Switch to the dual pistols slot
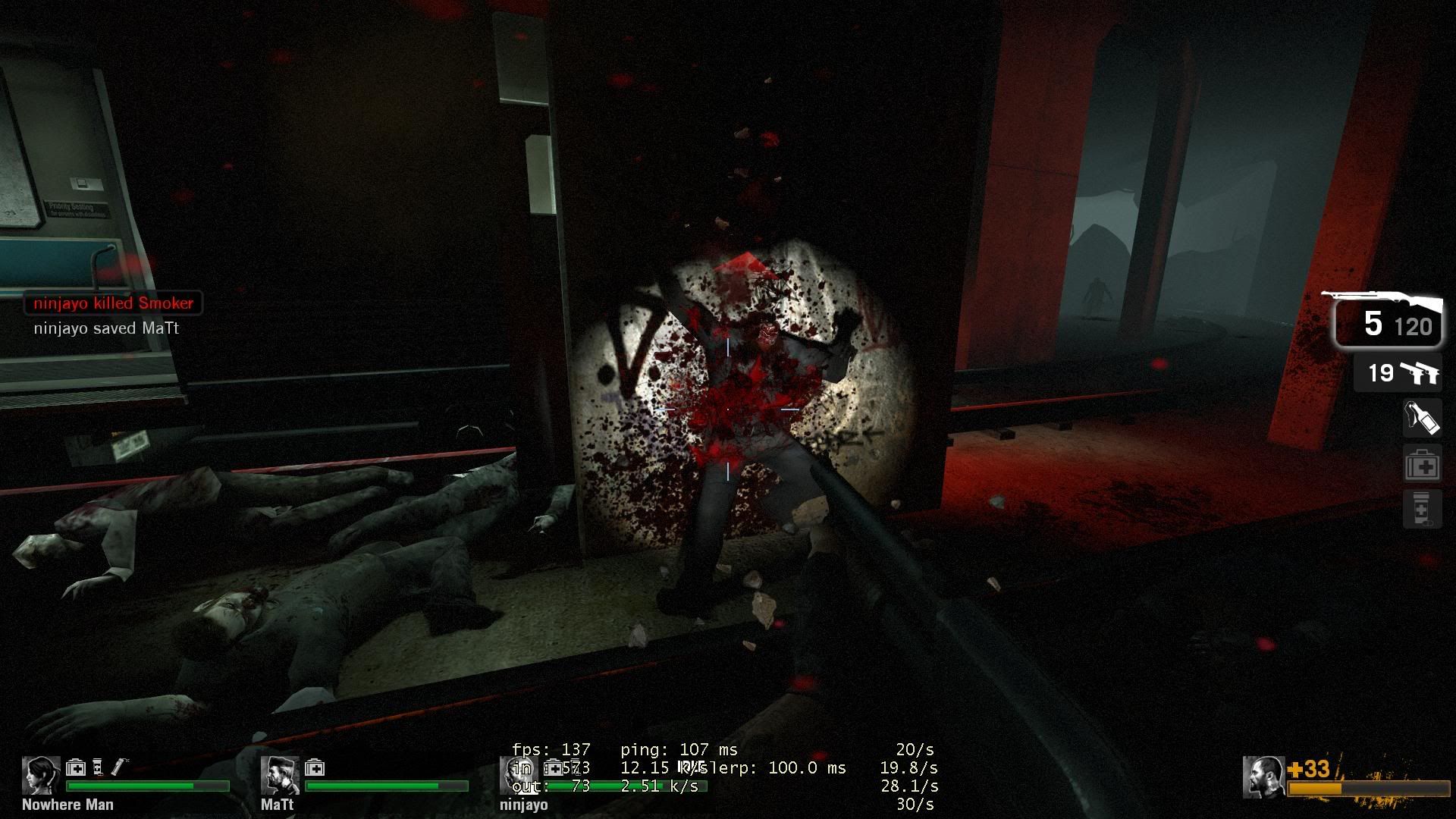 click(1398, 372)
